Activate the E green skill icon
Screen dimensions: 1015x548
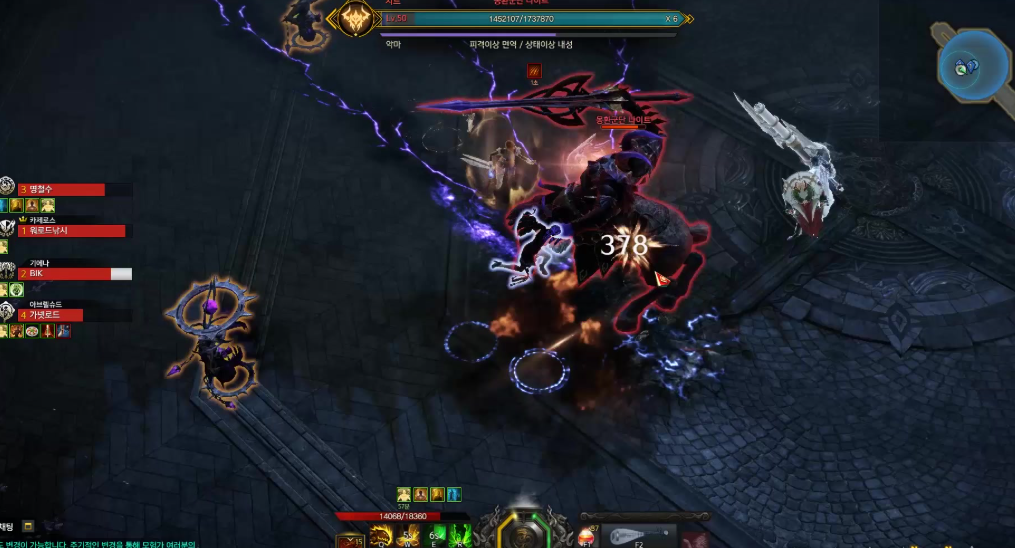pos(436,539)
